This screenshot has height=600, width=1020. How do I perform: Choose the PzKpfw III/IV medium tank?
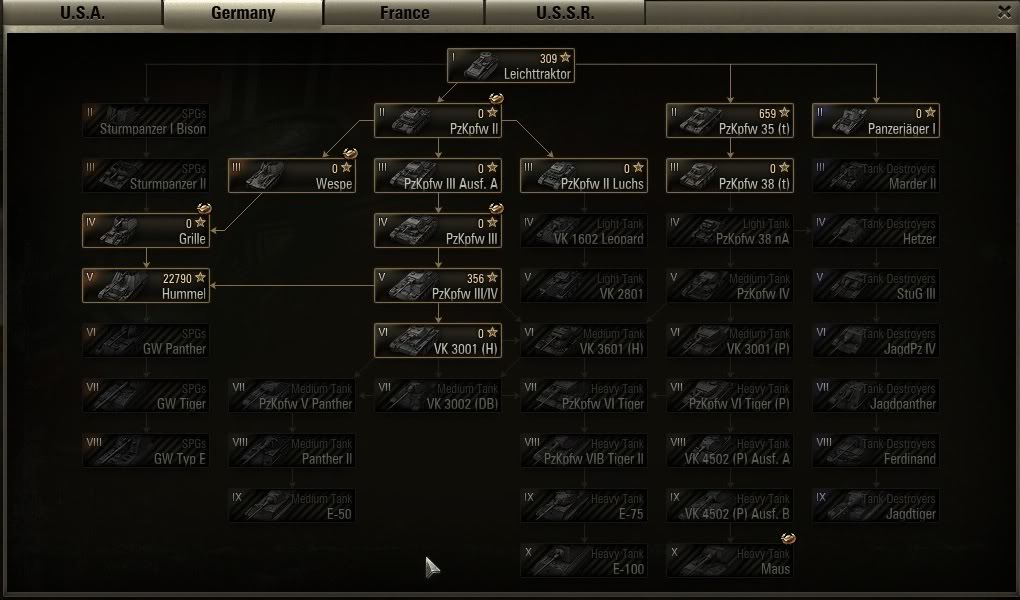pos(437,286)
